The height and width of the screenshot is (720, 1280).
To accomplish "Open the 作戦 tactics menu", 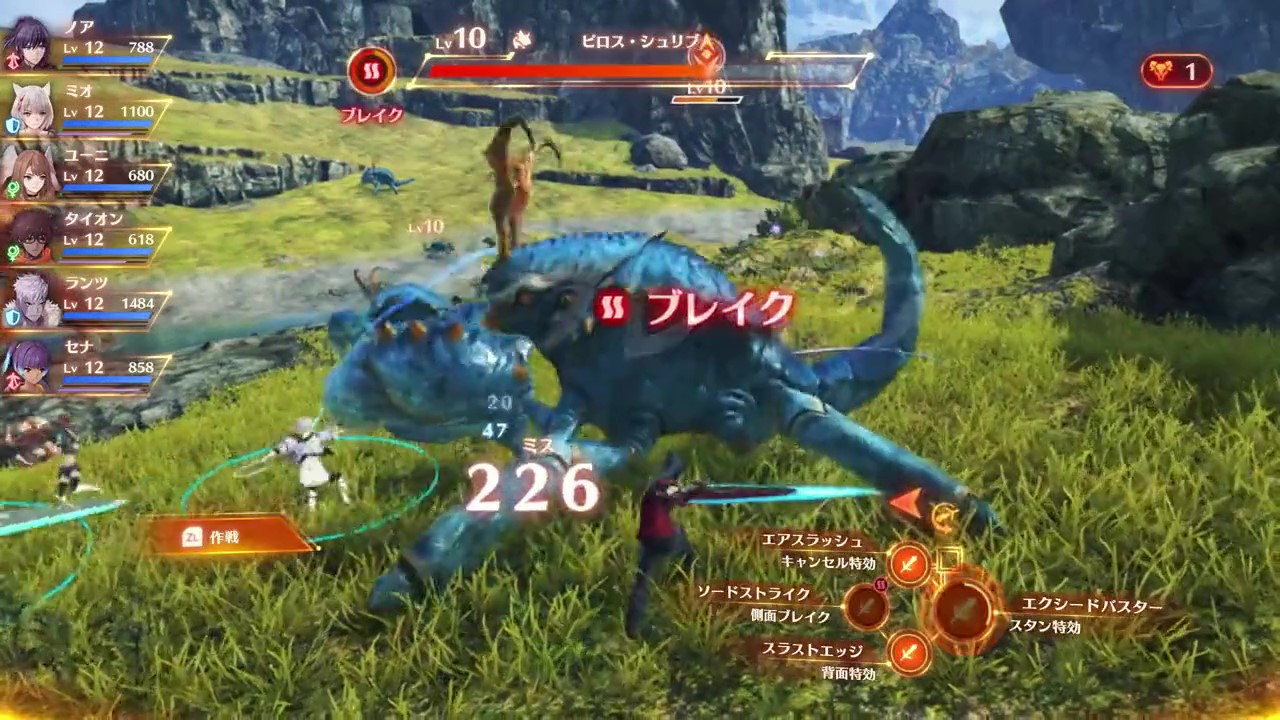I will pyautogui.click(x=230, y=537).
